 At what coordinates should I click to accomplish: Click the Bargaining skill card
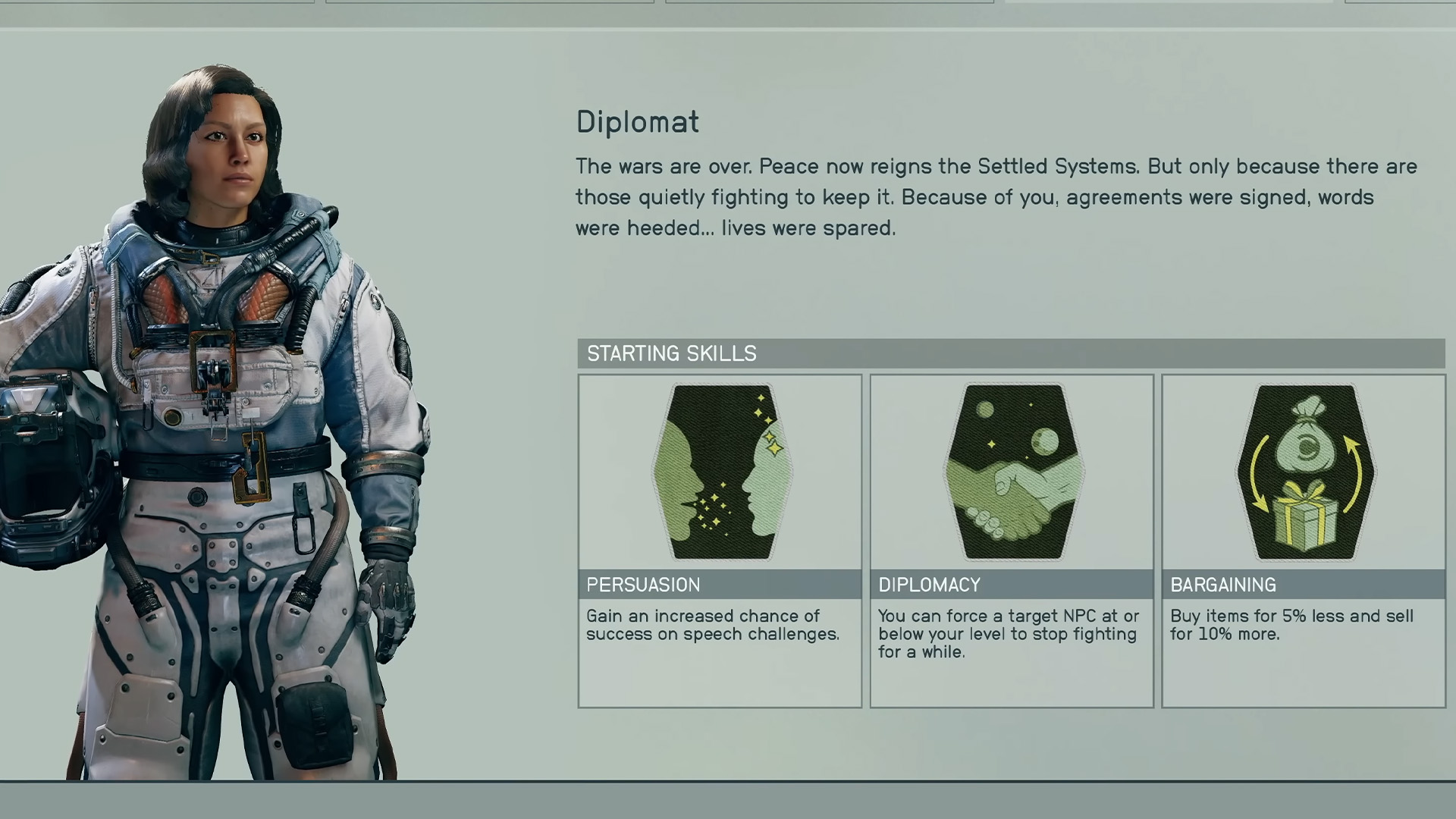[1304, 540]
